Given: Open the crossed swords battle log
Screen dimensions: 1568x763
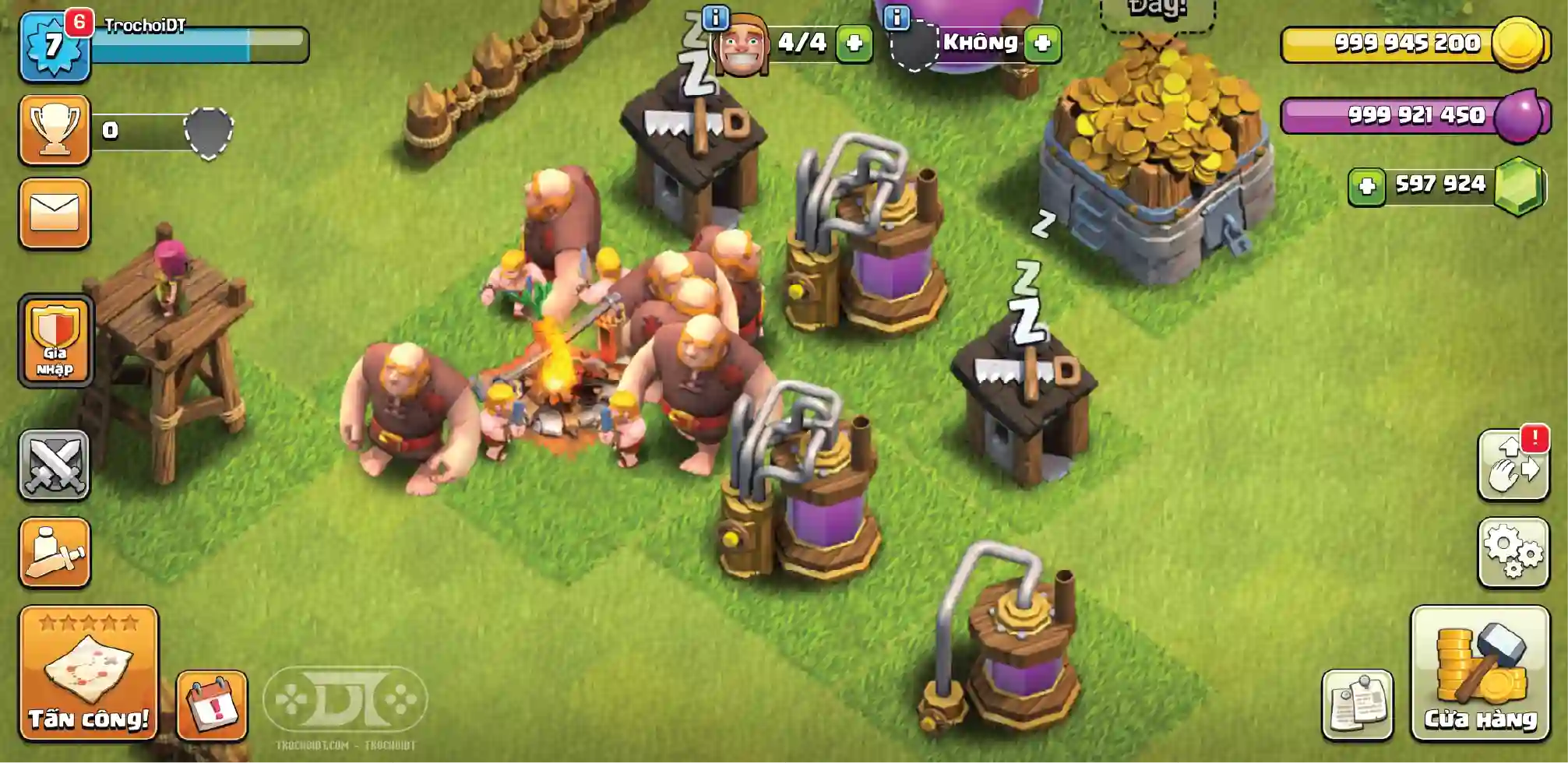Looking at the screenshot, I should (55, 464).
